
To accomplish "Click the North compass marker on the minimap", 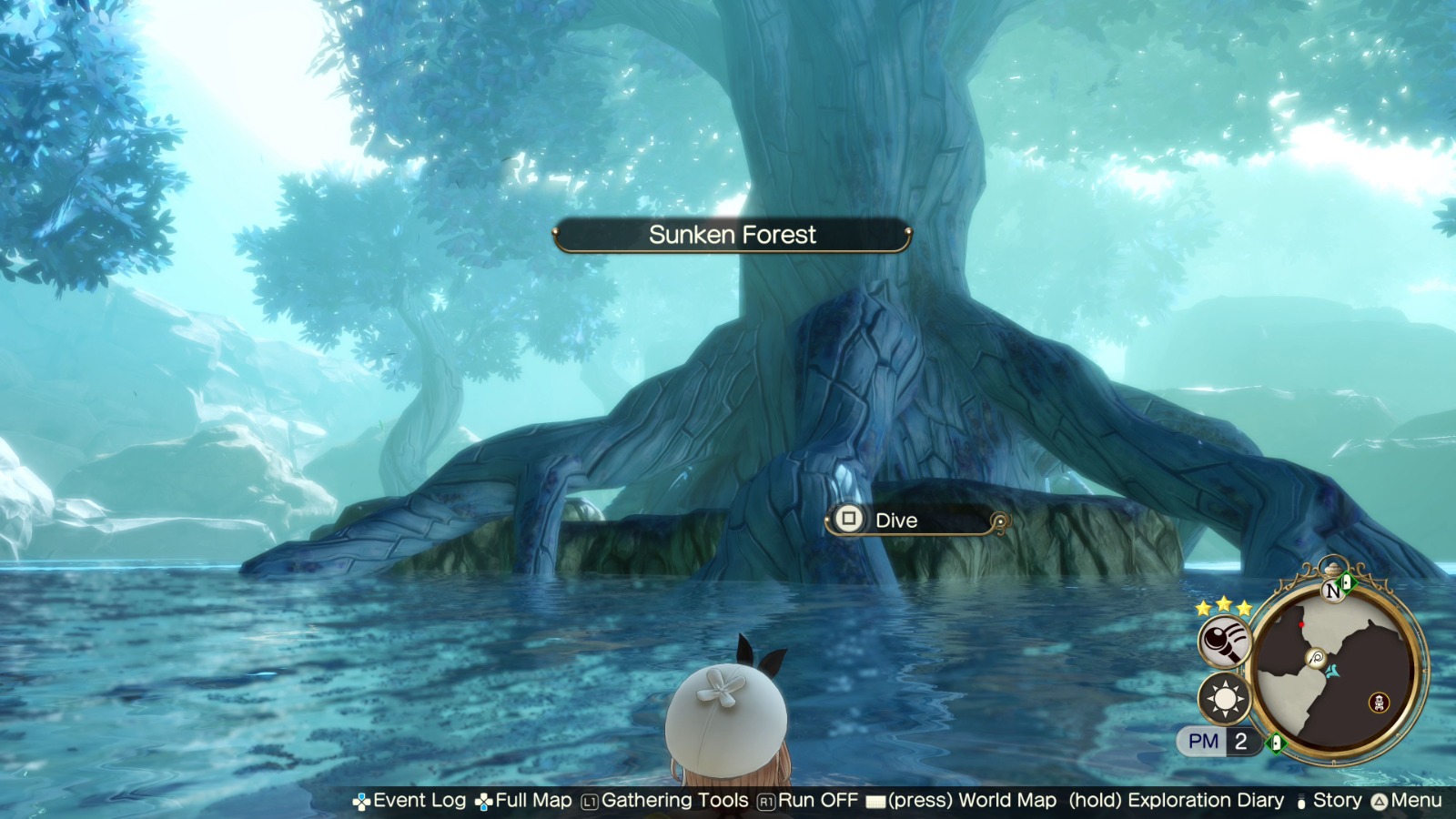I will 1333,591.
